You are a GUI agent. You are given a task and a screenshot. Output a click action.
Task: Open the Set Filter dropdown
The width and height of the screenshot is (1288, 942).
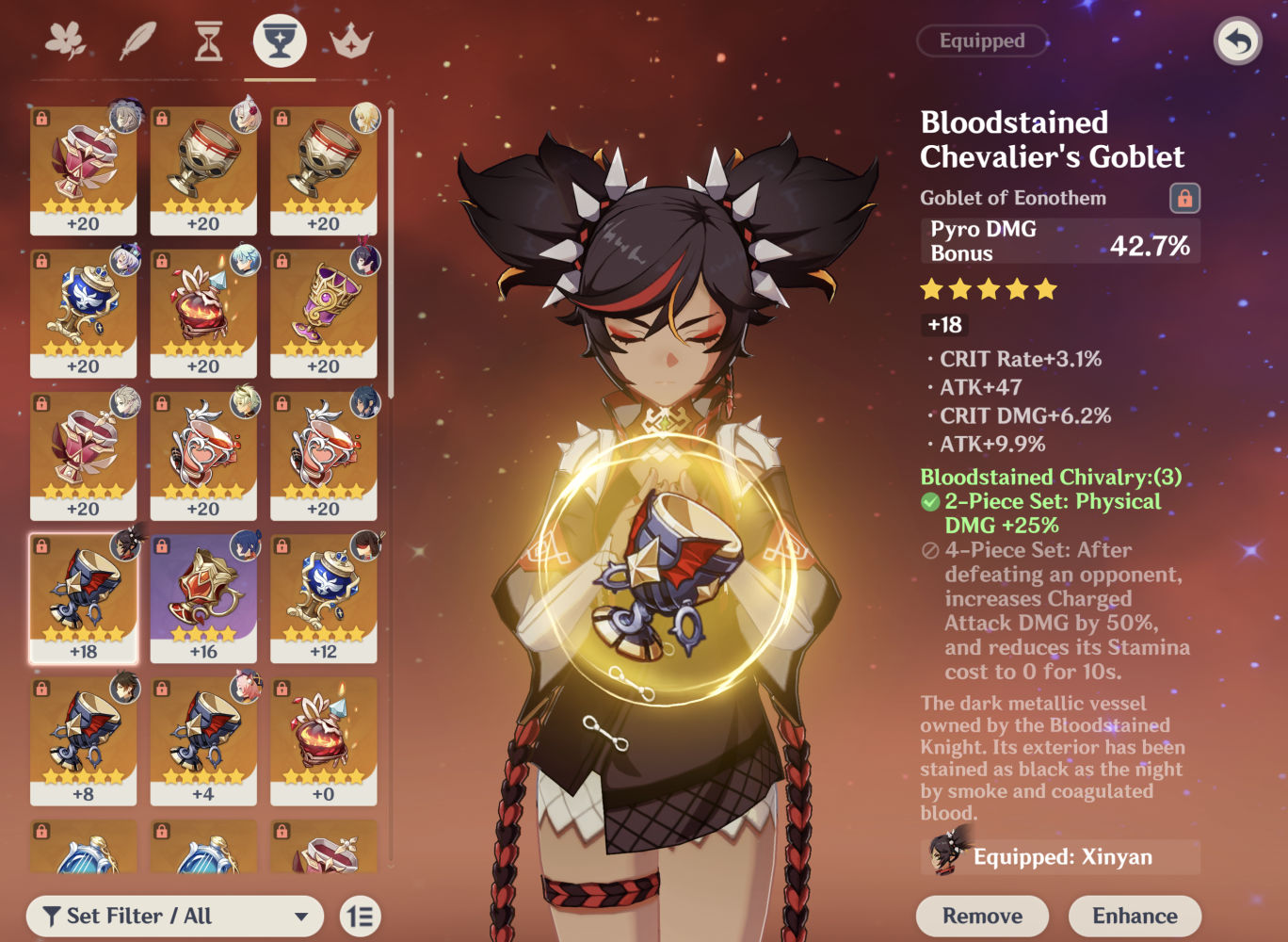coord(175,915)
